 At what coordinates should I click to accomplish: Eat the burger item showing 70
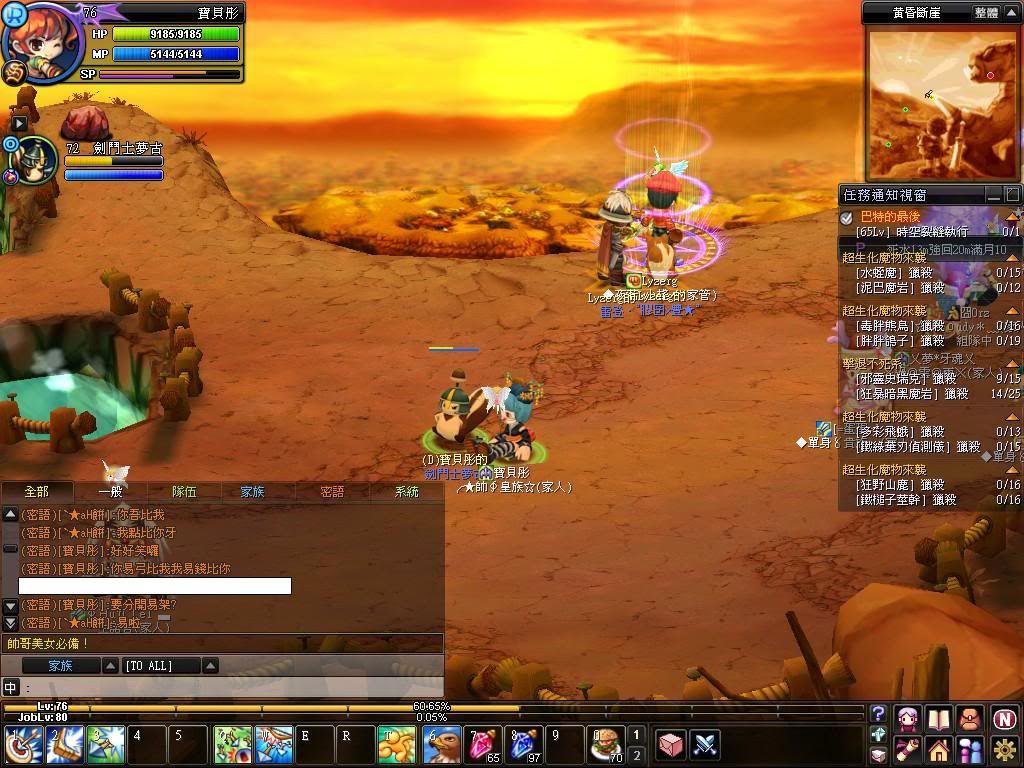(606, 745)
